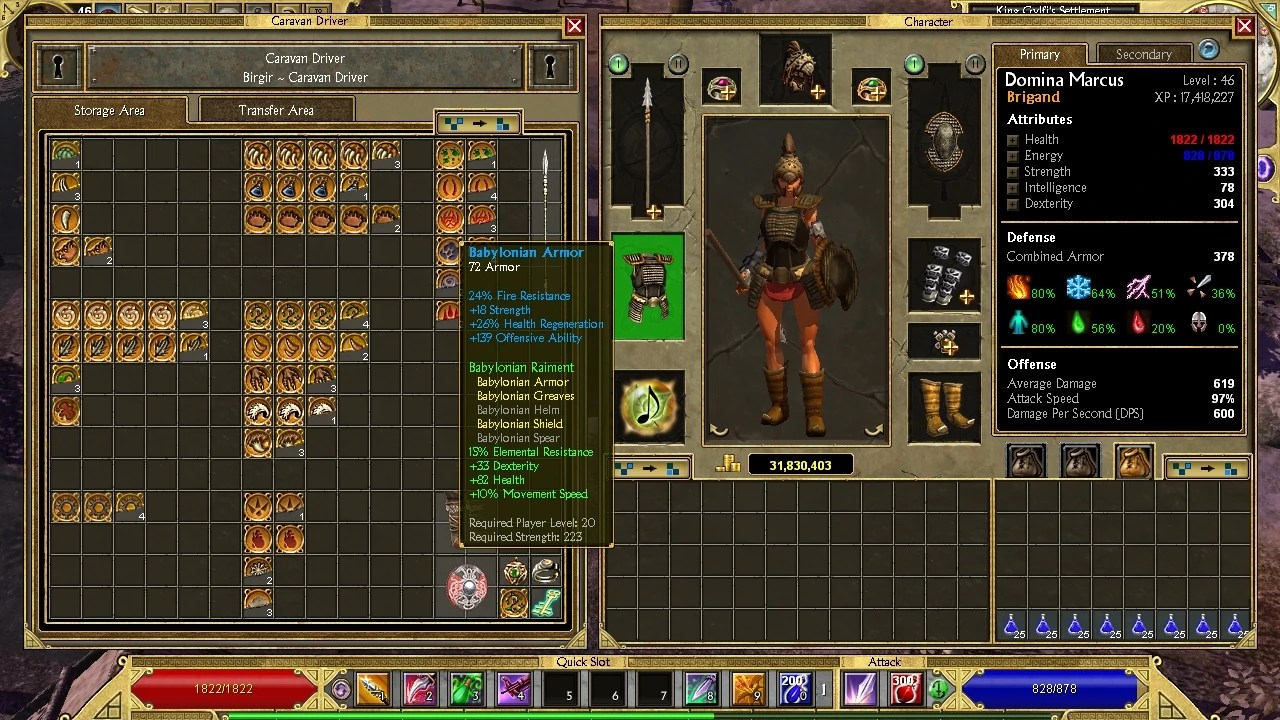Click the musical note item in the equipment panel
1280x720 pixels.
click(x=650, y=404)
